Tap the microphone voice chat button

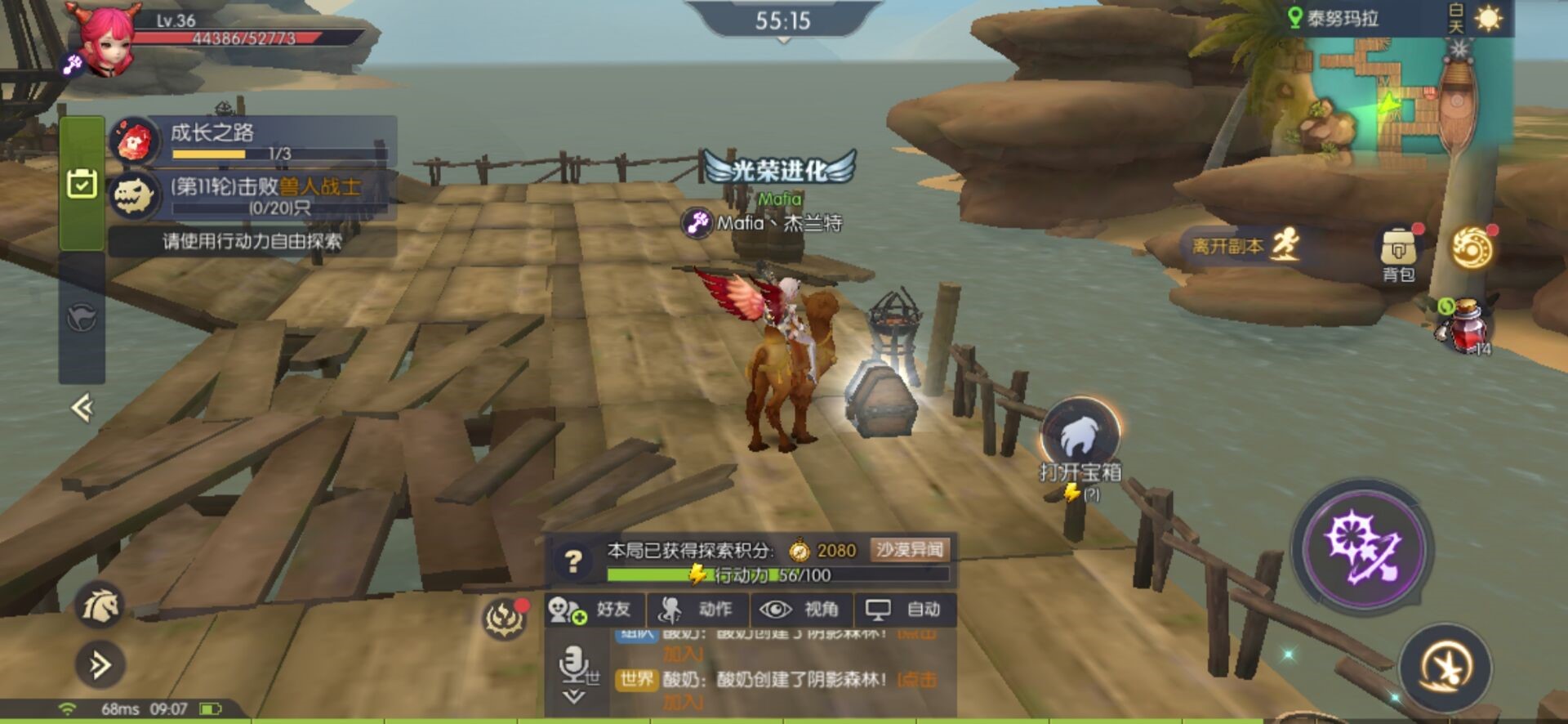(575, 665)
